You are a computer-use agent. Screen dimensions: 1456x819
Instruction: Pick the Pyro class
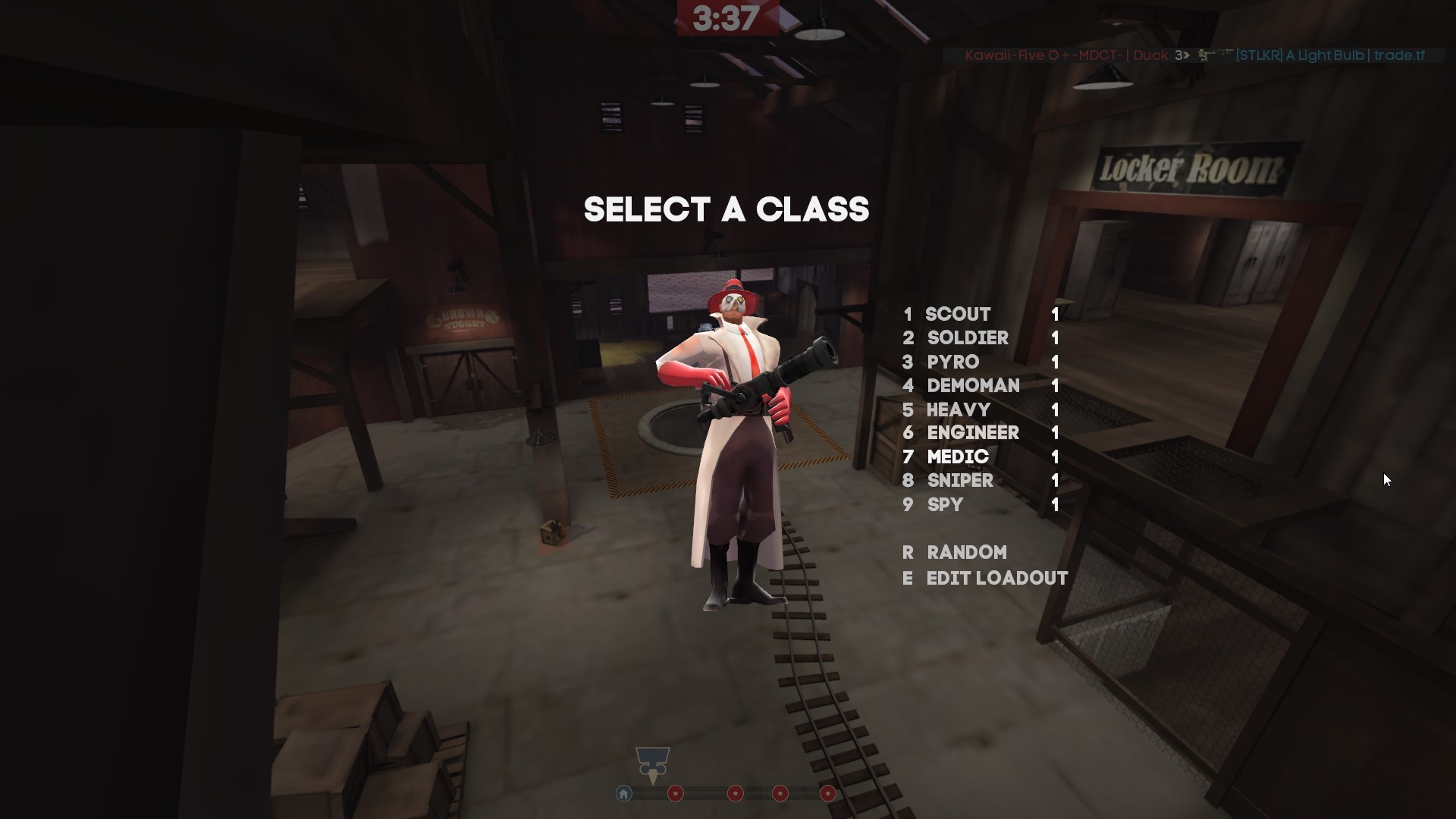tap(953, 362)
